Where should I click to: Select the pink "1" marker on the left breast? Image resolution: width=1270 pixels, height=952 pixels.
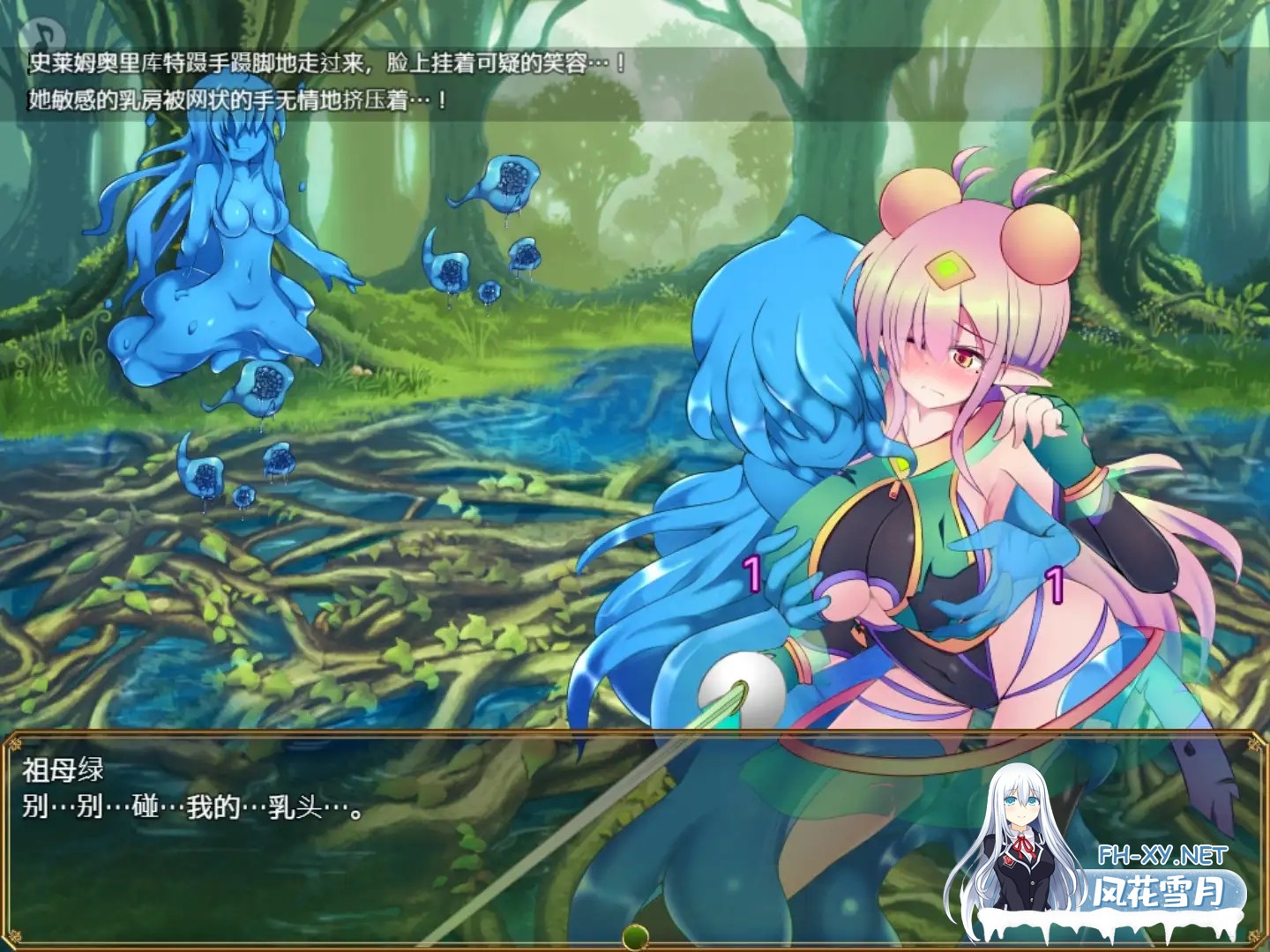tap(752, 572)
